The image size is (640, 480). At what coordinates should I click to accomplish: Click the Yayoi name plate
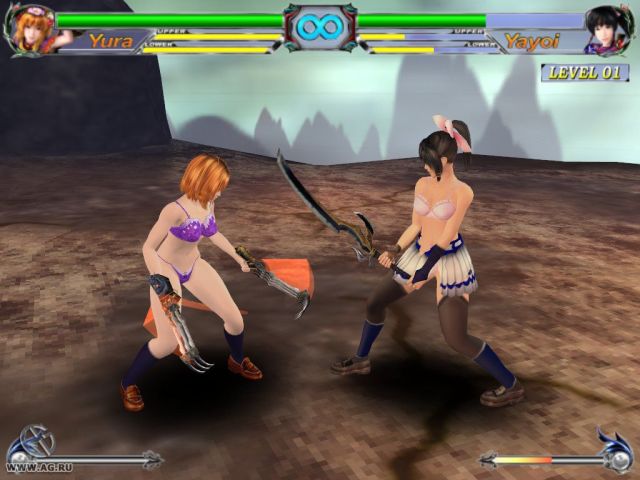click(531, 41)
